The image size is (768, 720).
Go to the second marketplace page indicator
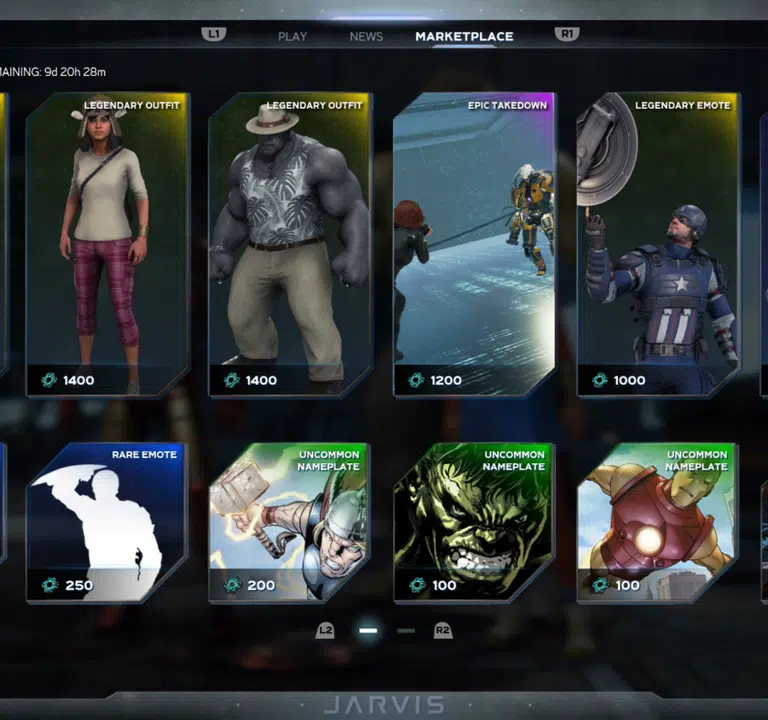click(405, 631)
